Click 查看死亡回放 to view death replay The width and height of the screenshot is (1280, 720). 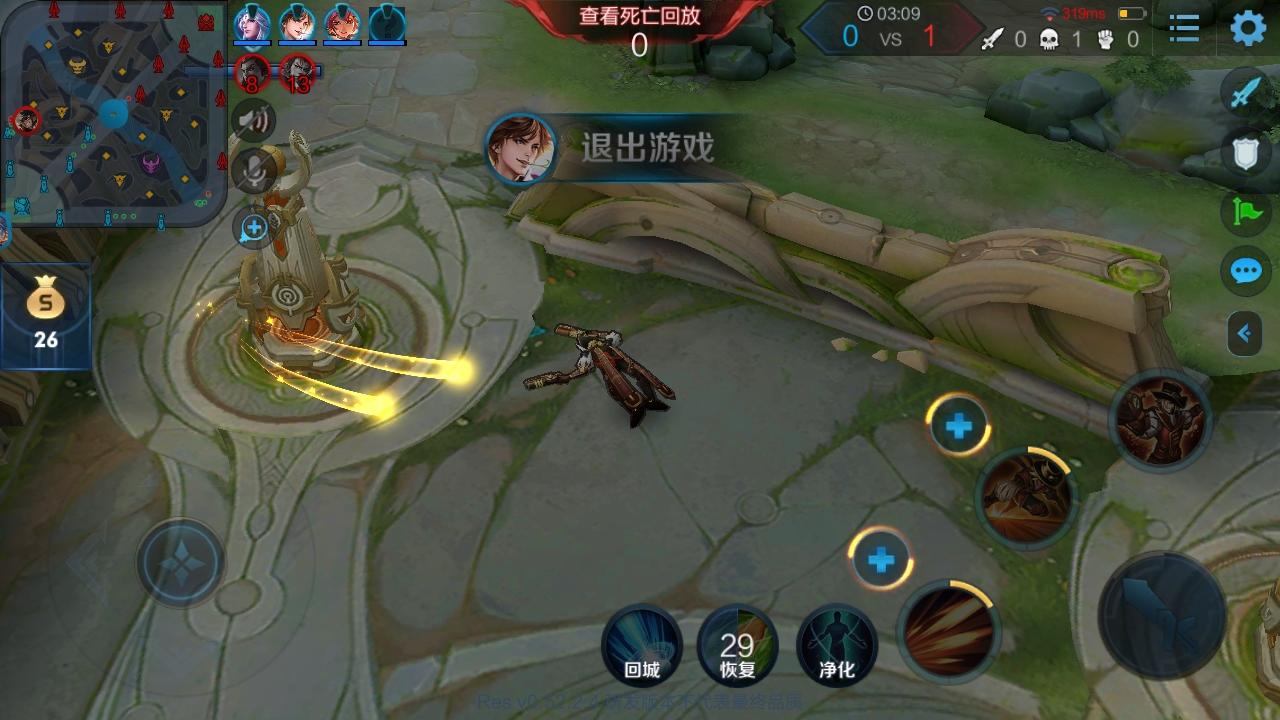639,18
